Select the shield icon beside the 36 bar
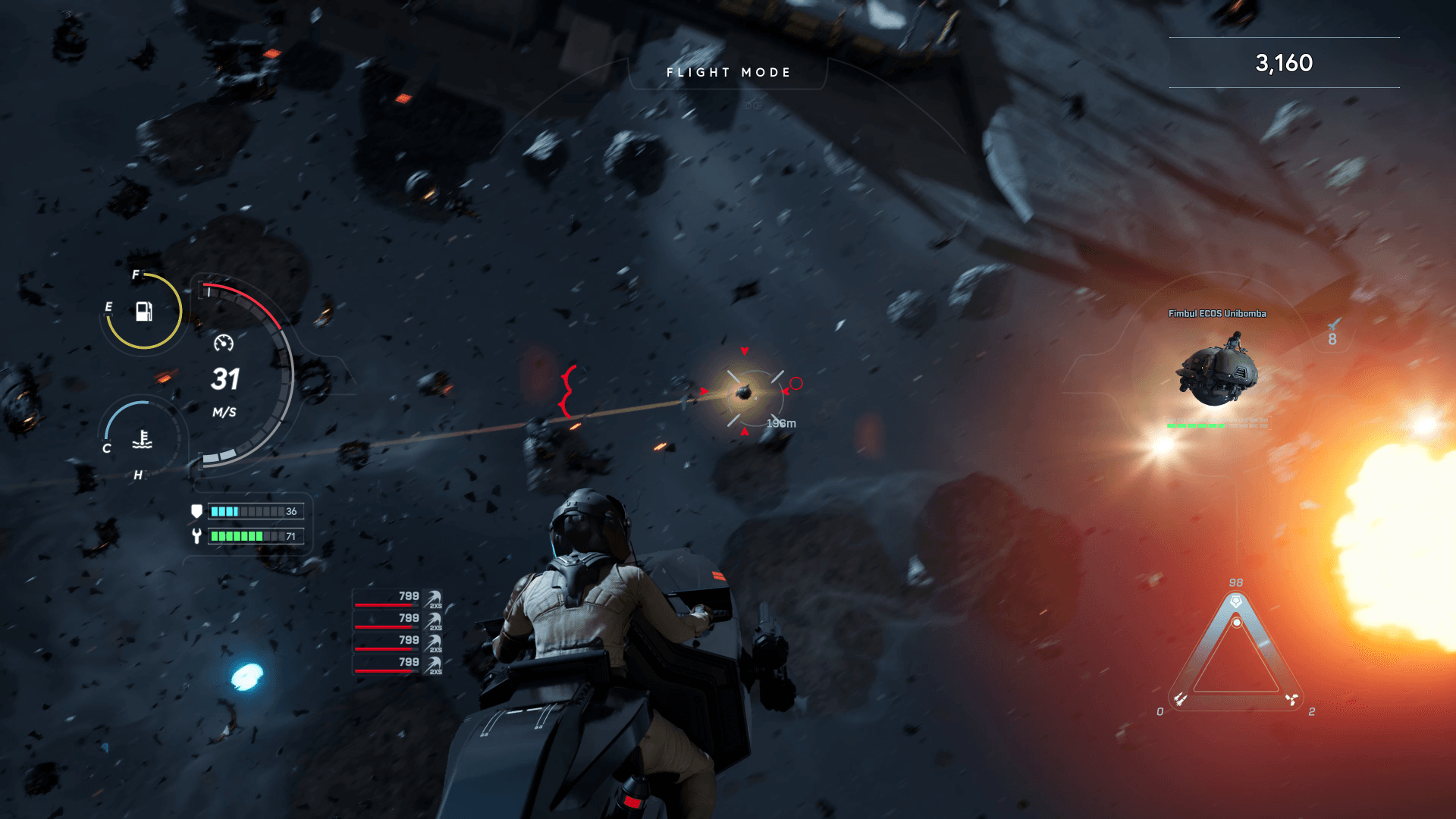The width and height of the screenshot is (1456, 819). point(196,511)
